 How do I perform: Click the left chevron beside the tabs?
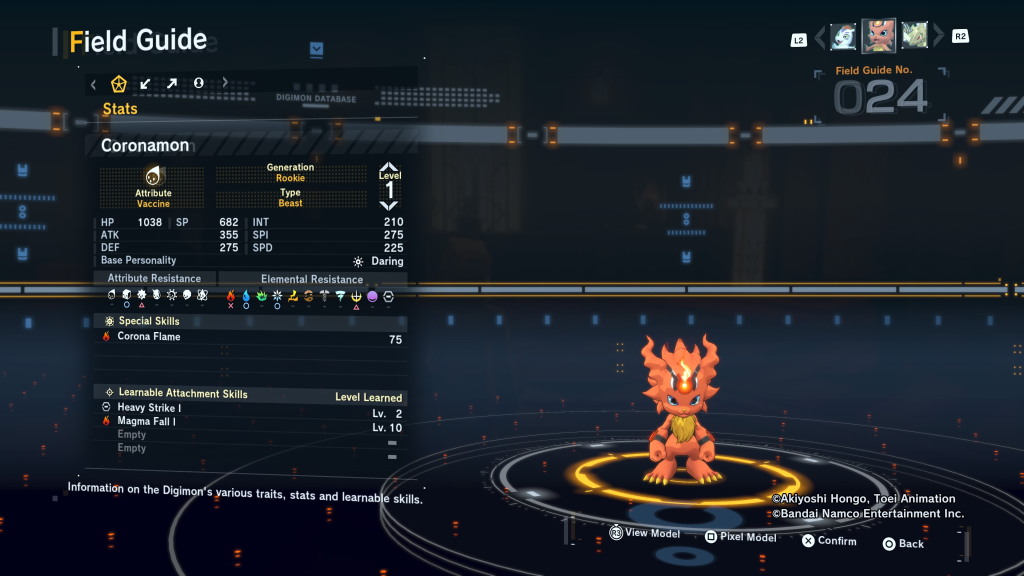pyautogui.click(x=93, y=84)
